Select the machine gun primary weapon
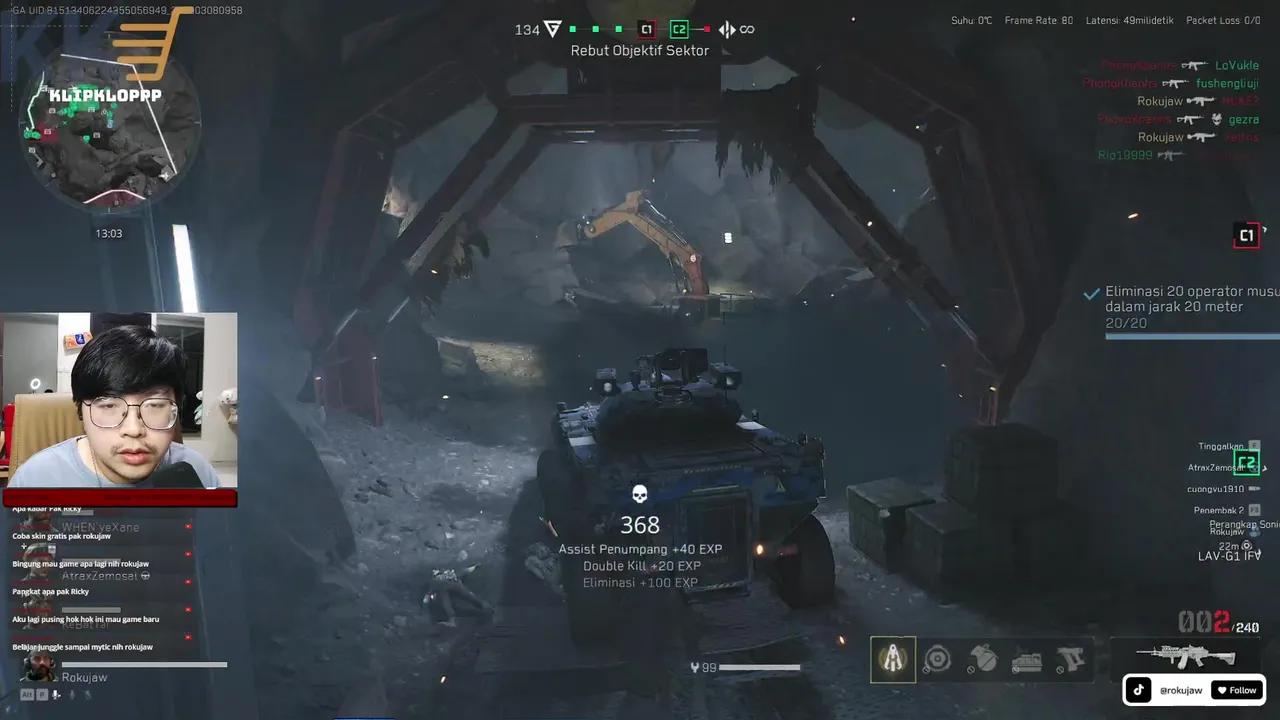Viewport: 1280px width, 720px height. click(1187, 656)
